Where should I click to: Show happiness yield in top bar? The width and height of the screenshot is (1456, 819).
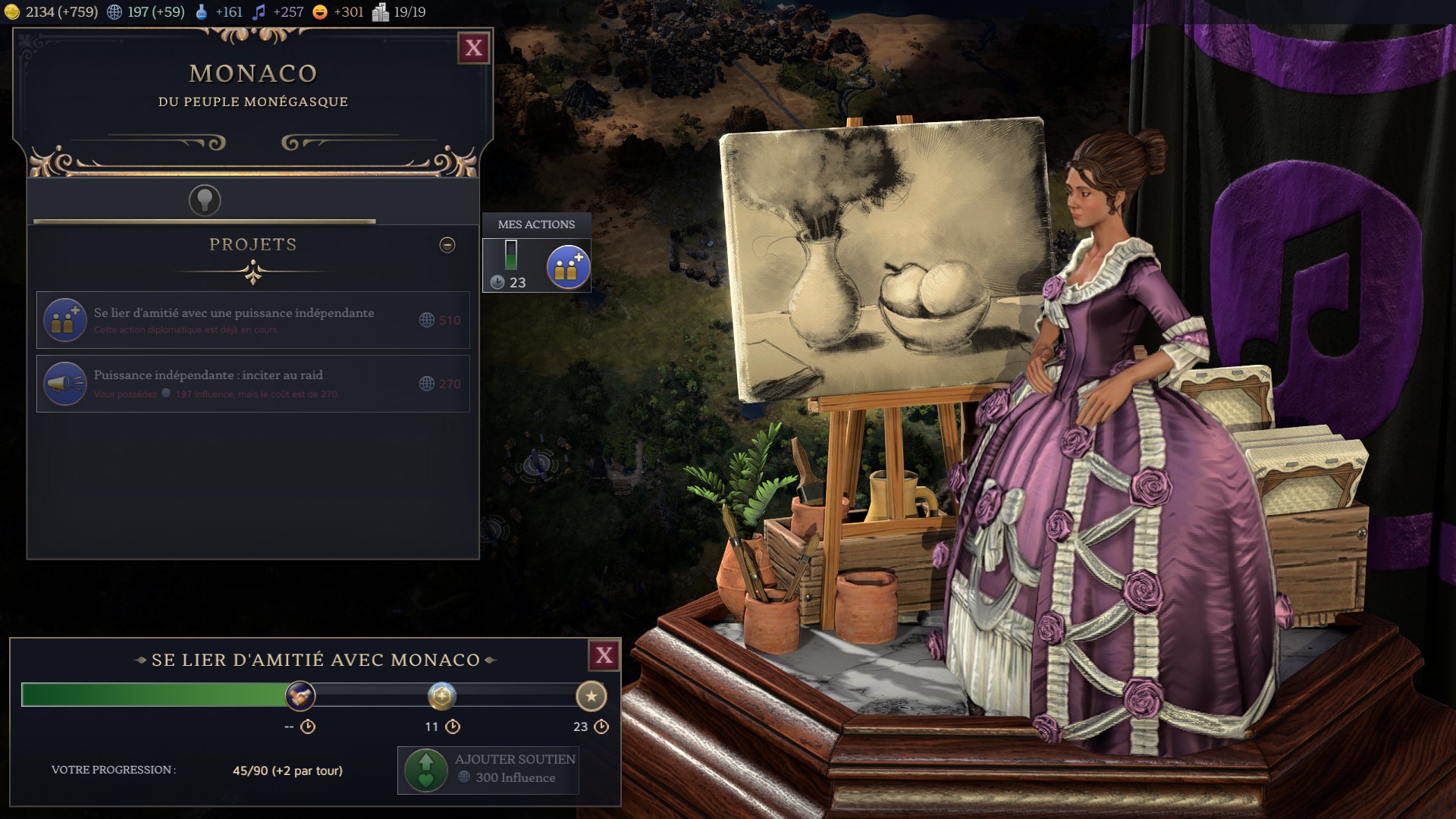[338, 12]
